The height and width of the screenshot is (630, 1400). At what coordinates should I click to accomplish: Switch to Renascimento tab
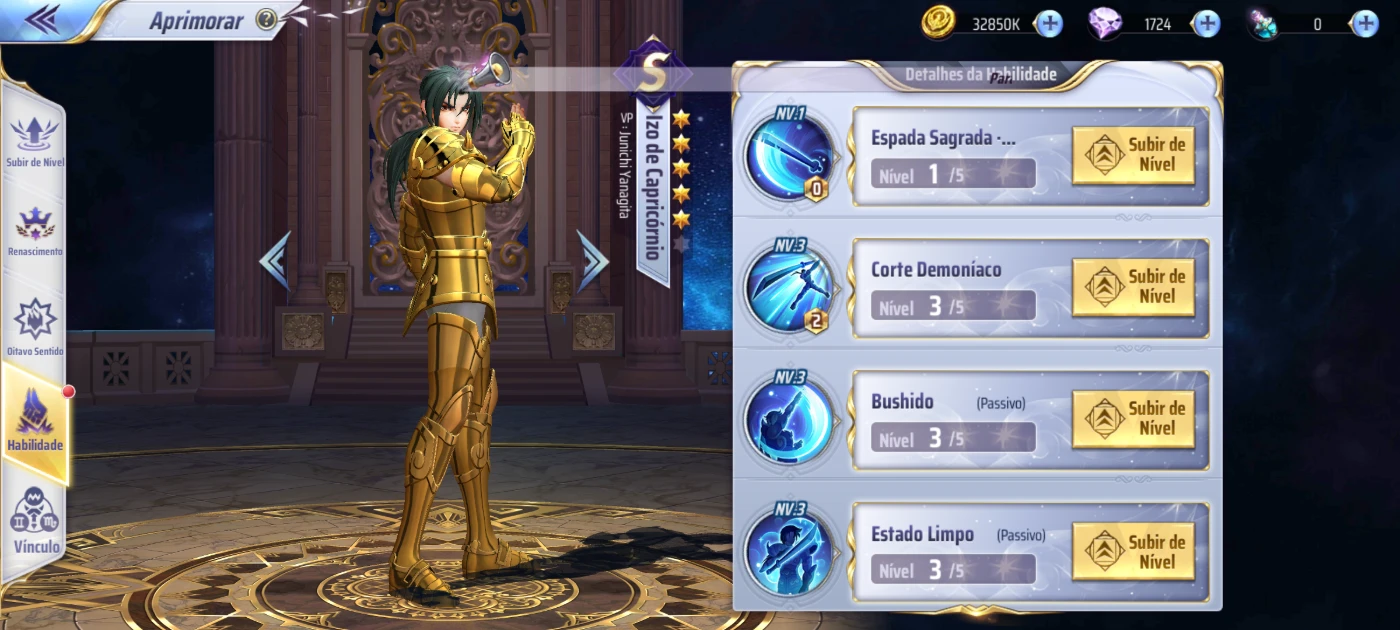tap(35, 230)
